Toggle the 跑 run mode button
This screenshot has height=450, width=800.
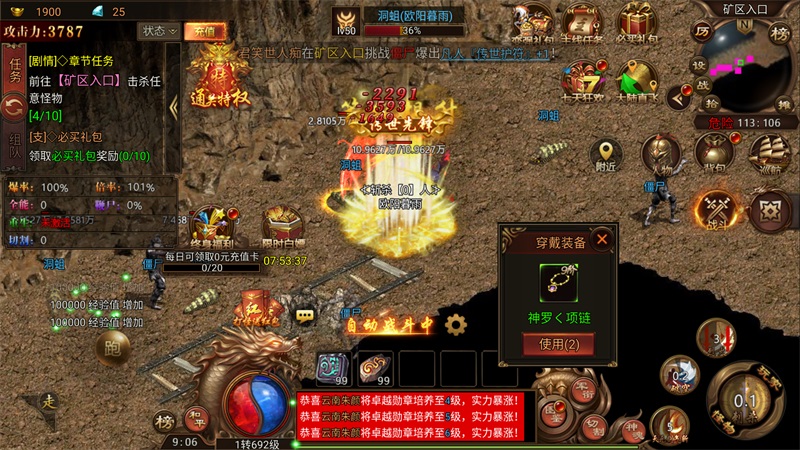pos(112,348)
